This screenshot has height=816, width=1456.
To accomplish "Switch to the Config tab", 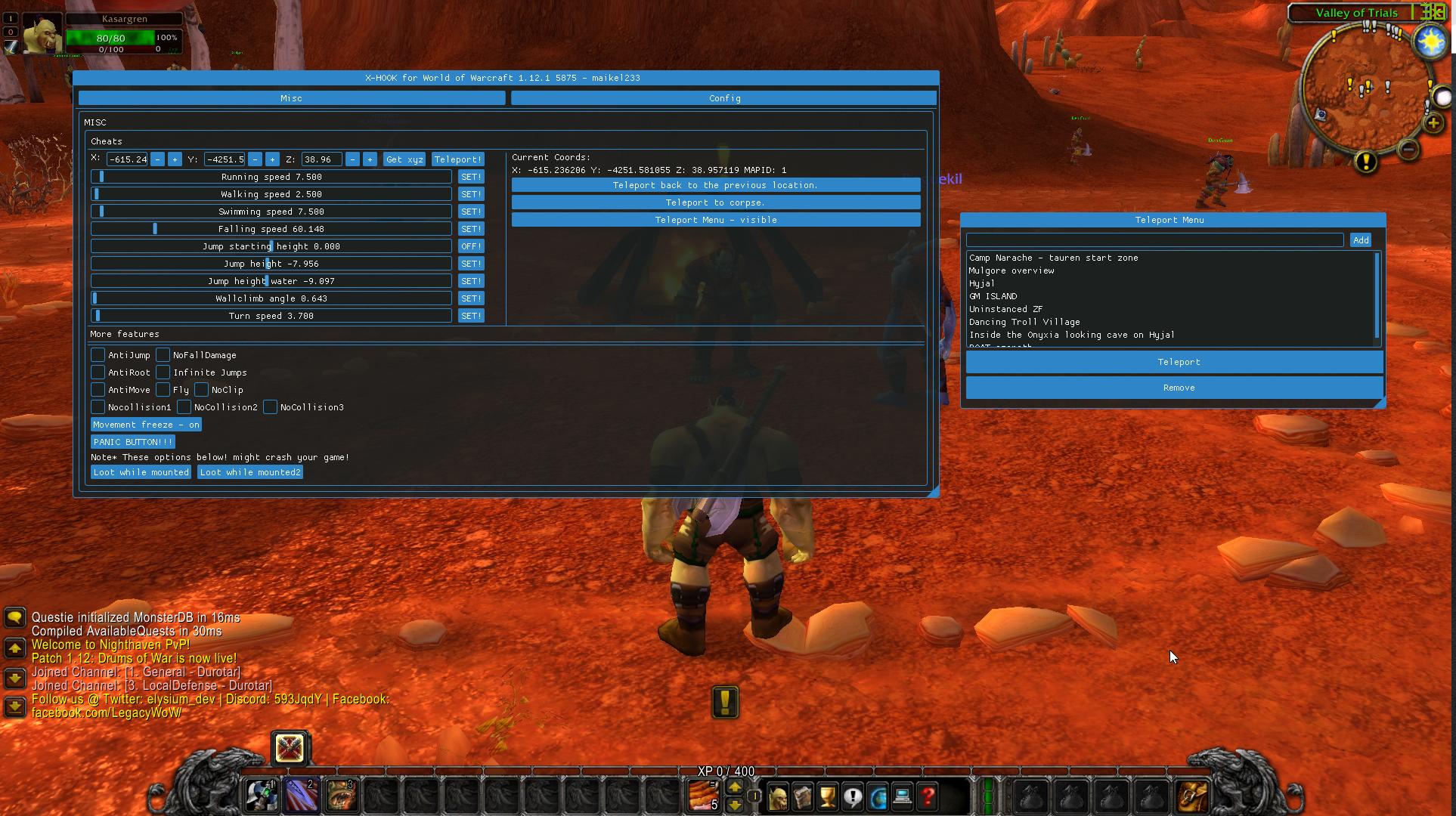I will (x=723, y=97).
